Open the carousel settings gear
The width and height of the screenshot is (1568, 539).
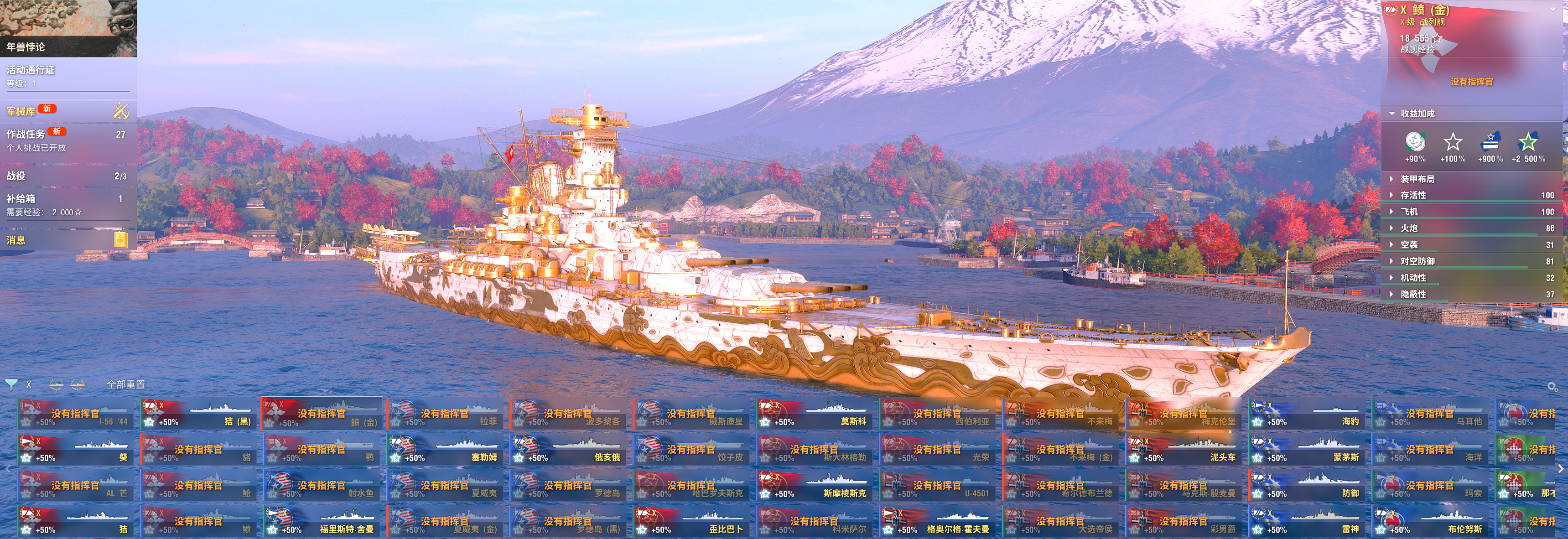coord(1552,387)
